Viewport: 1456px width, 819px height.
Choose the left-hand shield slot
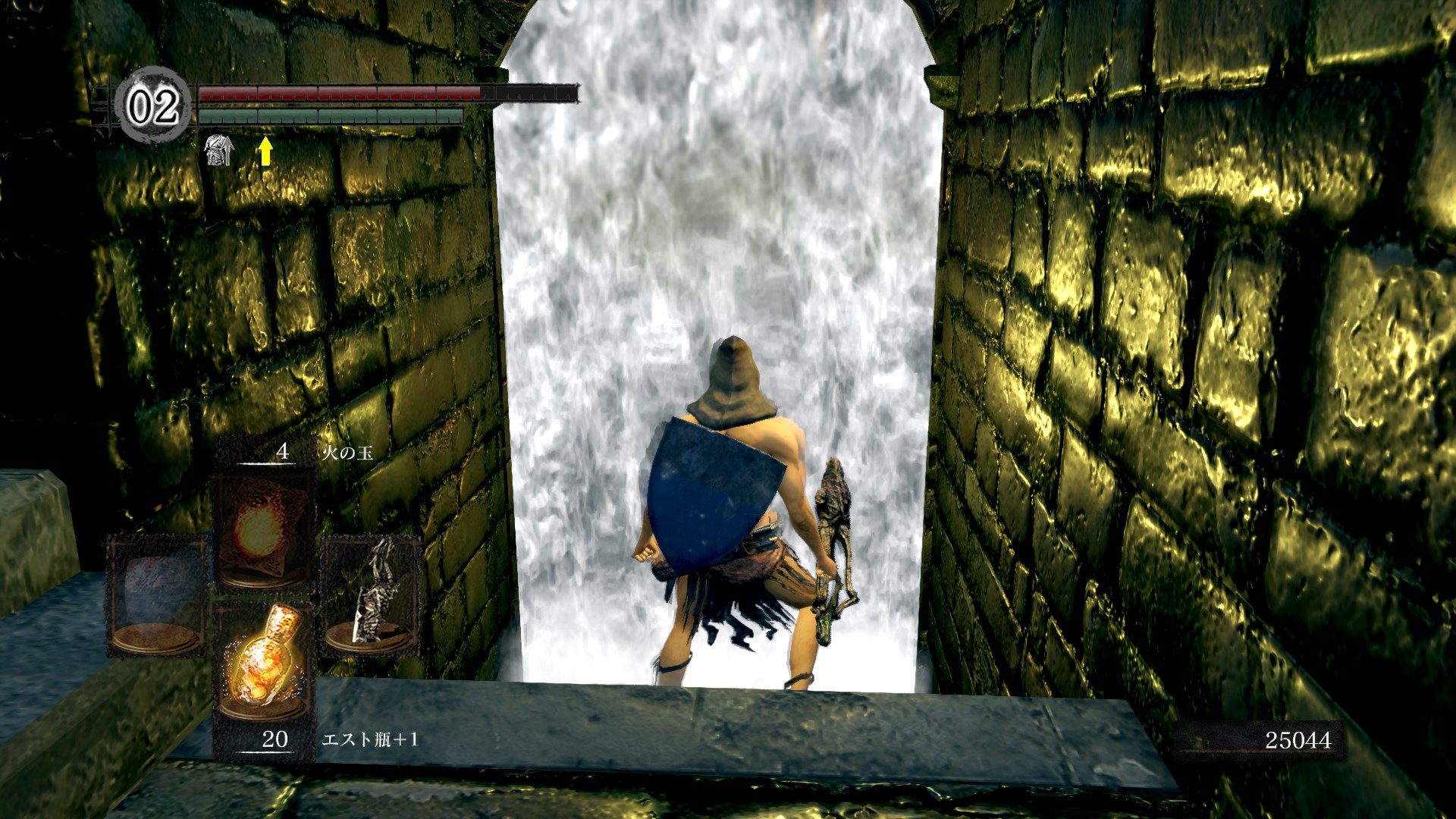pos(157,595)
